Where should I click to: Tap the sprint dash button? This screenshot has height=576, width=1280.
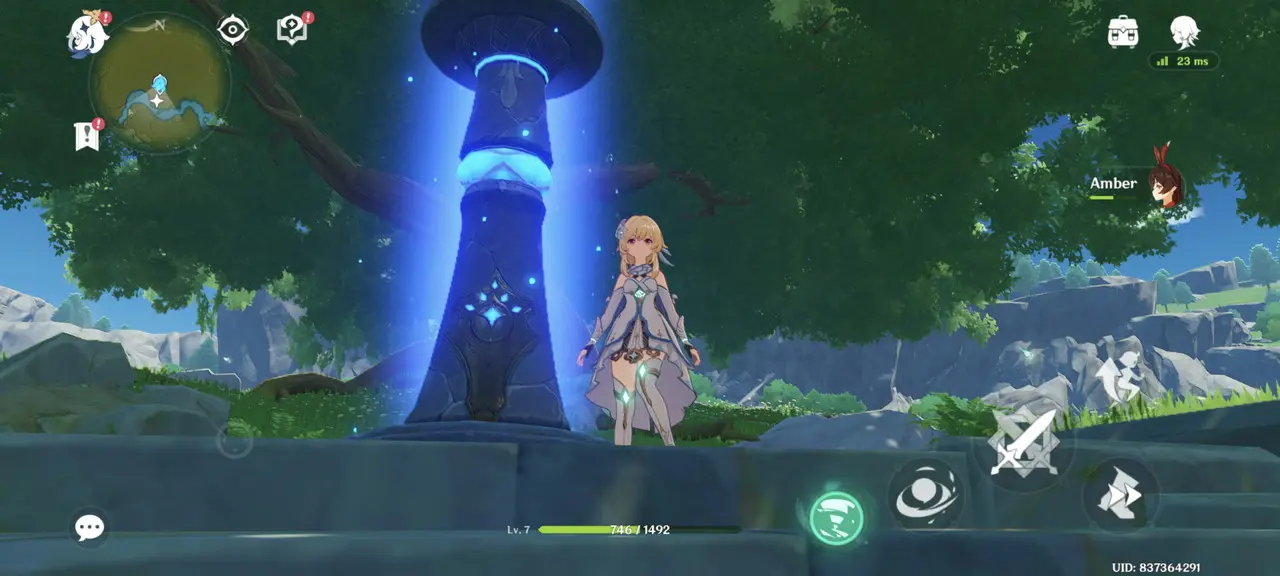1120,495
